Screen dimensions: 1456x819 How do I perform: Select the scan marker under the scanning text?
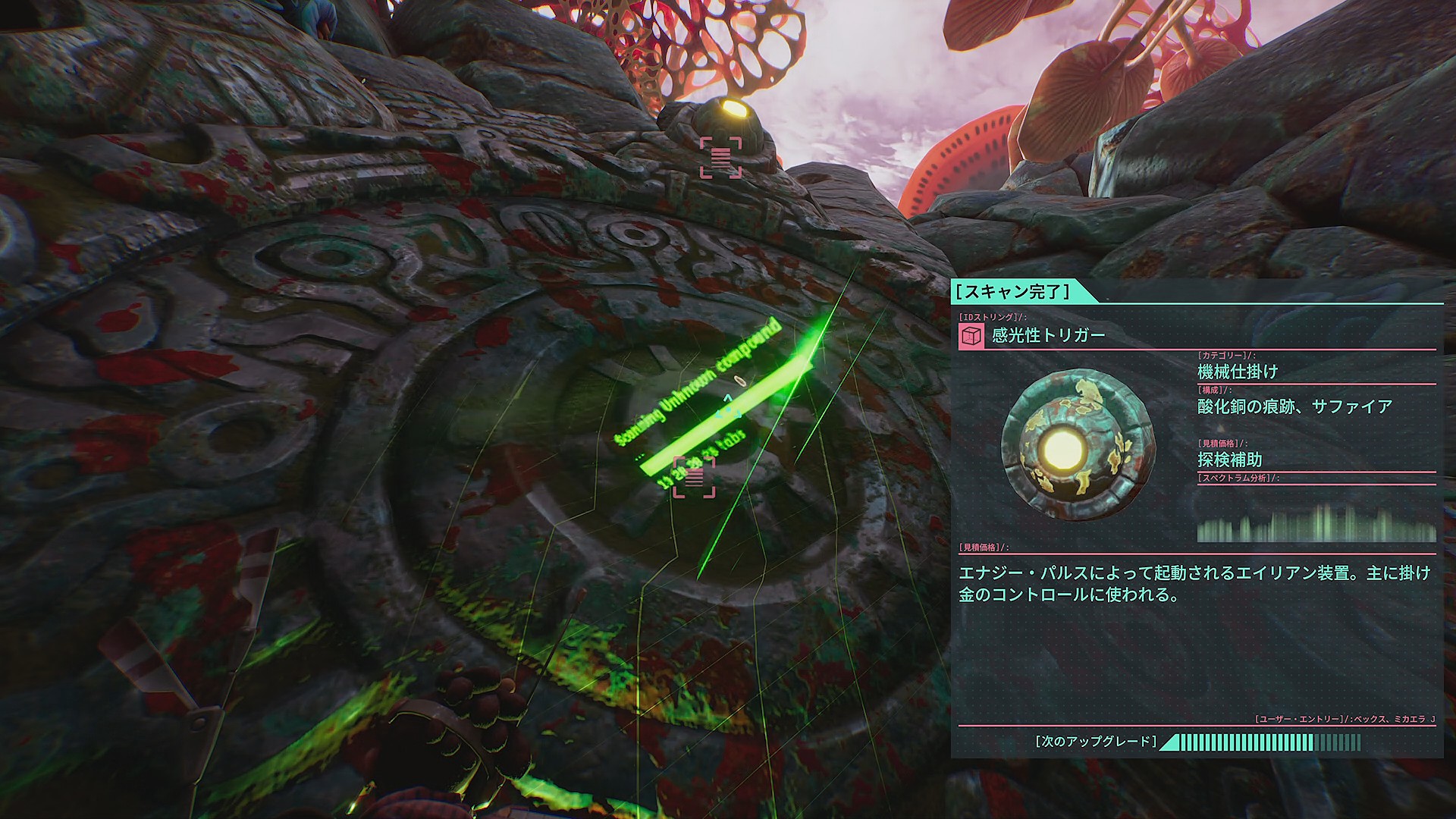tap(694, 477)
